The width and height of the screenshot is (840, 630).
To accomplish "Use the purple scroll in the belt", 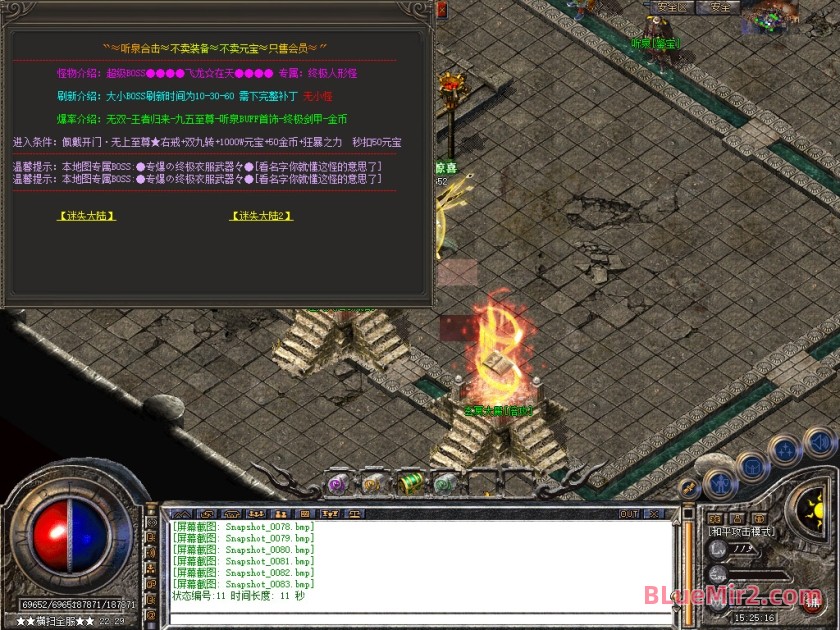I will coord(337,482).
